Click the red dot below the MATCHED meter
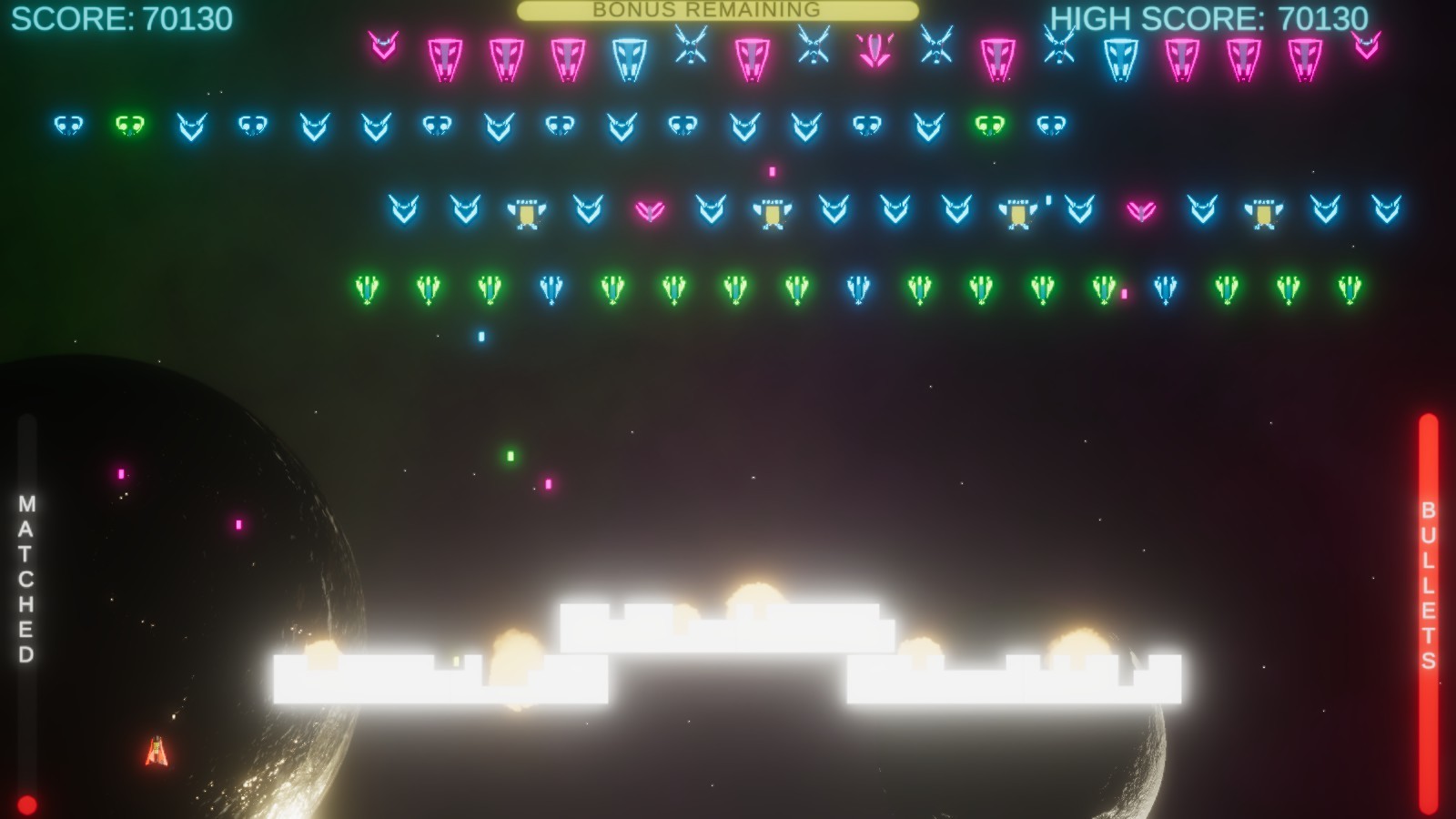This screenshot has width=1456, height=819. tap(27, 804)
